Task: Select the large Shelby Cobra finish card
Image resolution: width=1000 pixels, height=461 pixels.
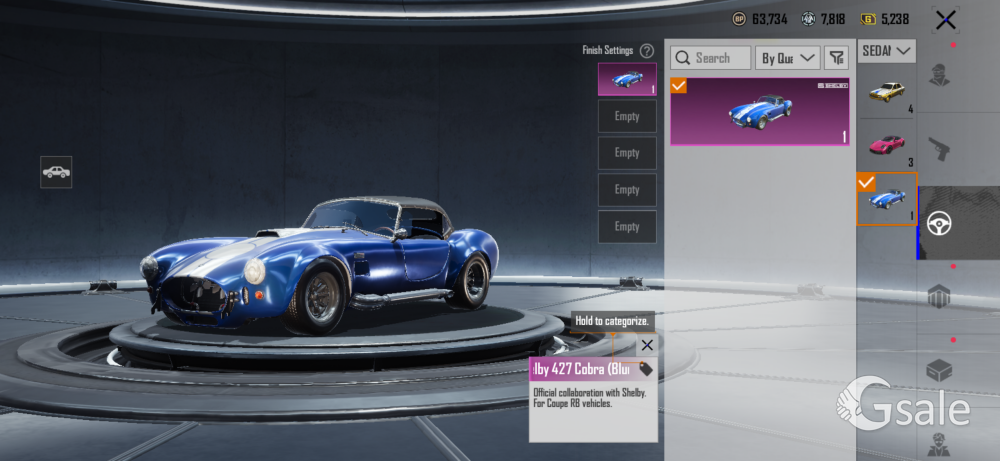Action: pyautogui.click(x=760, y=111)
